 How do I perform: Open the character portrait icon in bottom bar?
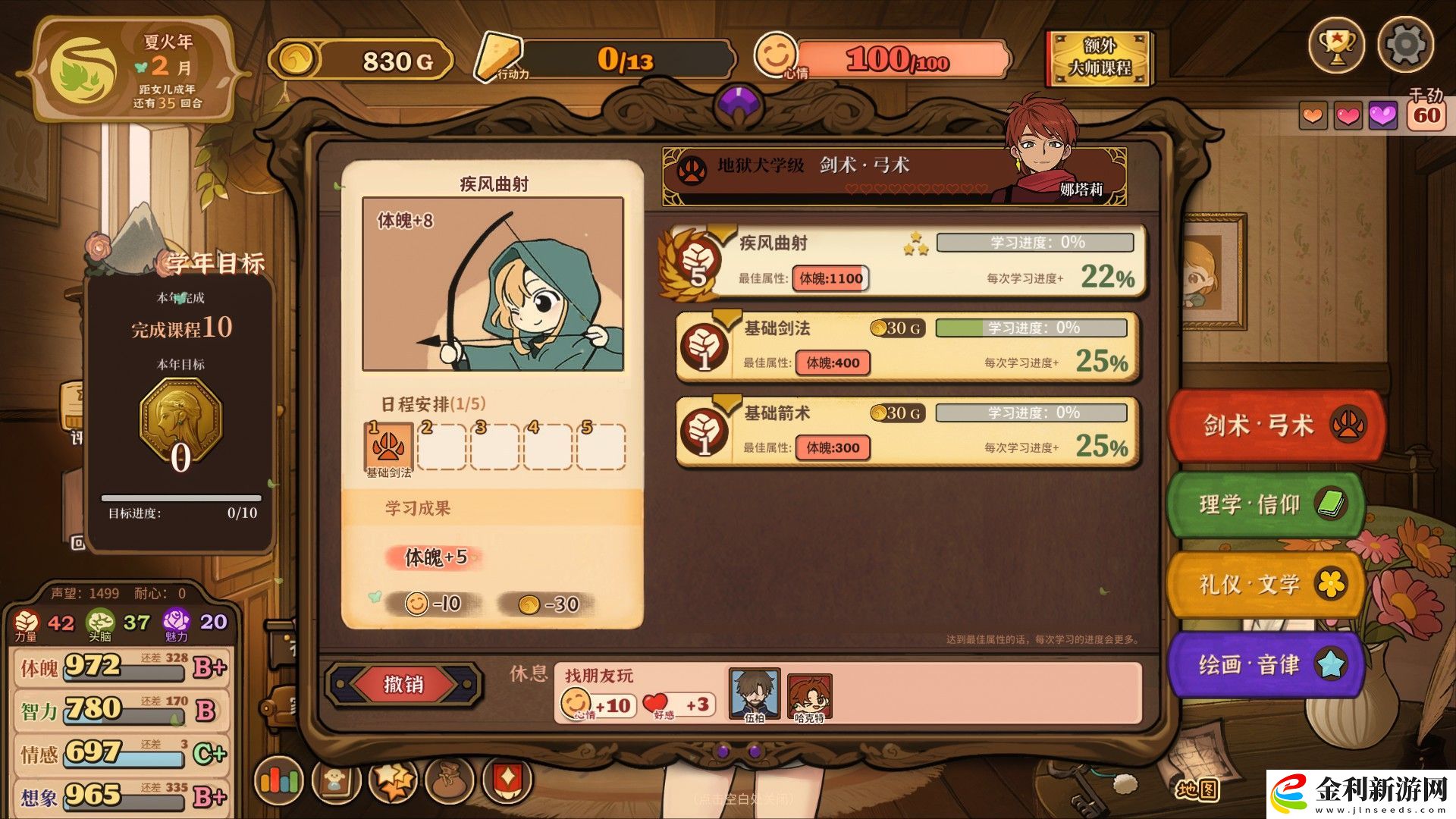[335, 780]
